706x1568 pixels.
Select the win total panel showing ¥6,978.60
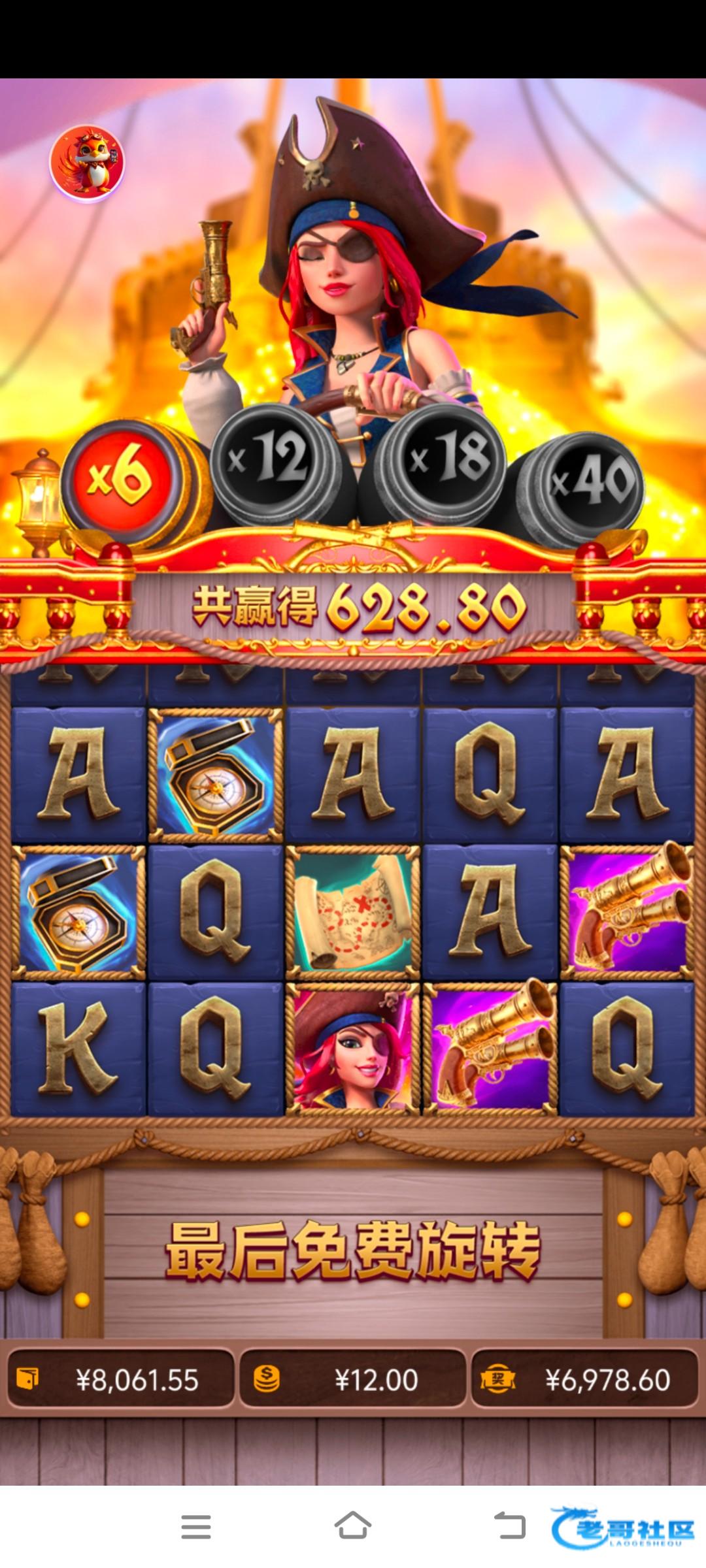pos(584,1379)
